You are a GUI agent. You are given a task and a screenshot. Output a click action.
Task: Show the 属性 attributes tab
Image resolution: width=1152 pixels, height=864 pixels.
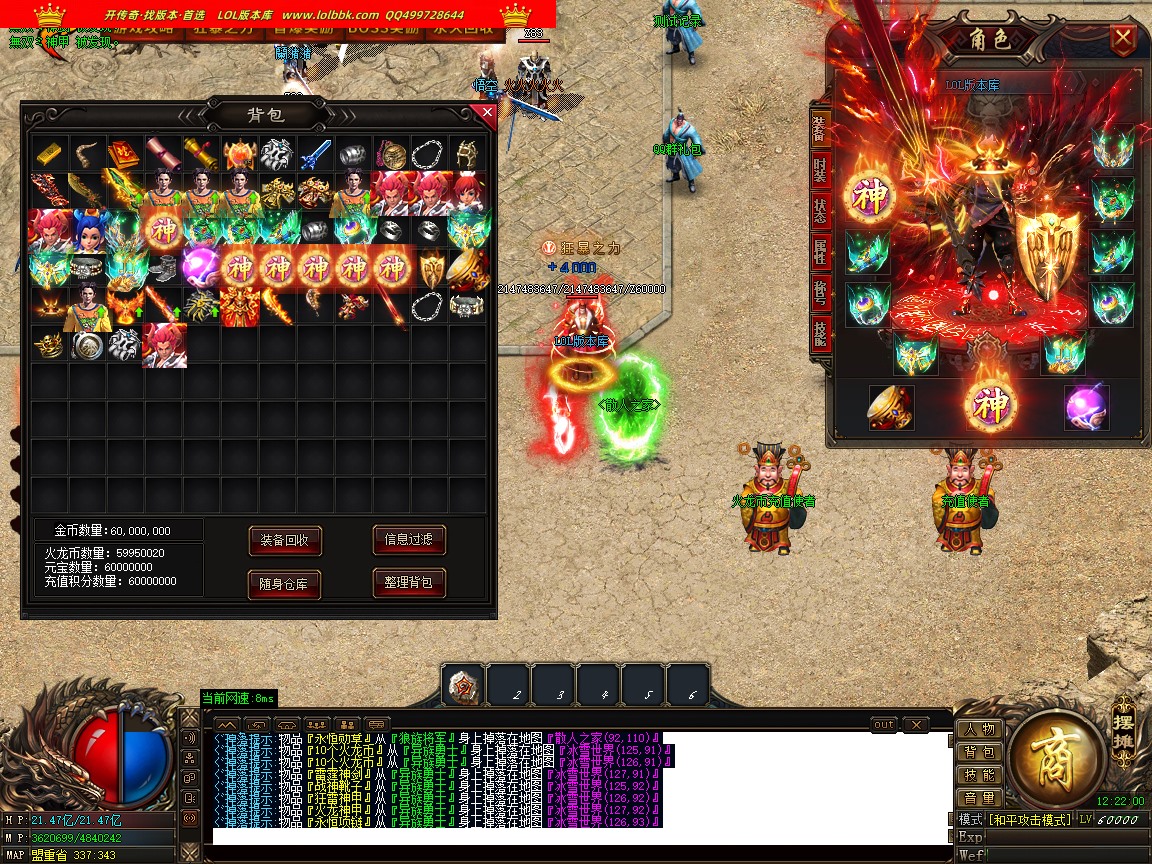click(820, 252)
